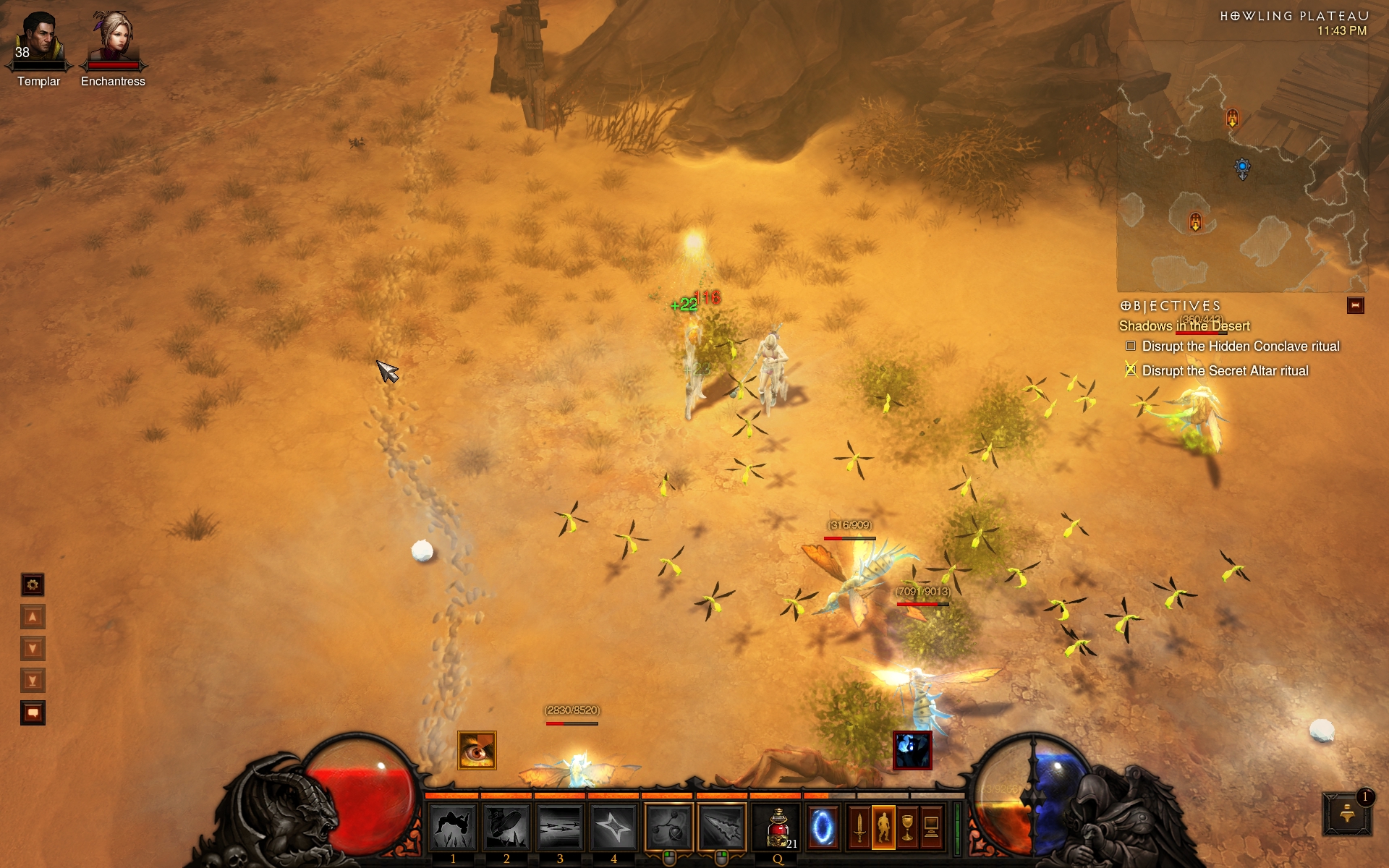Use the boot stomp skill in slot 2
Screen dimensions: 1389x868
pos(506,827)
